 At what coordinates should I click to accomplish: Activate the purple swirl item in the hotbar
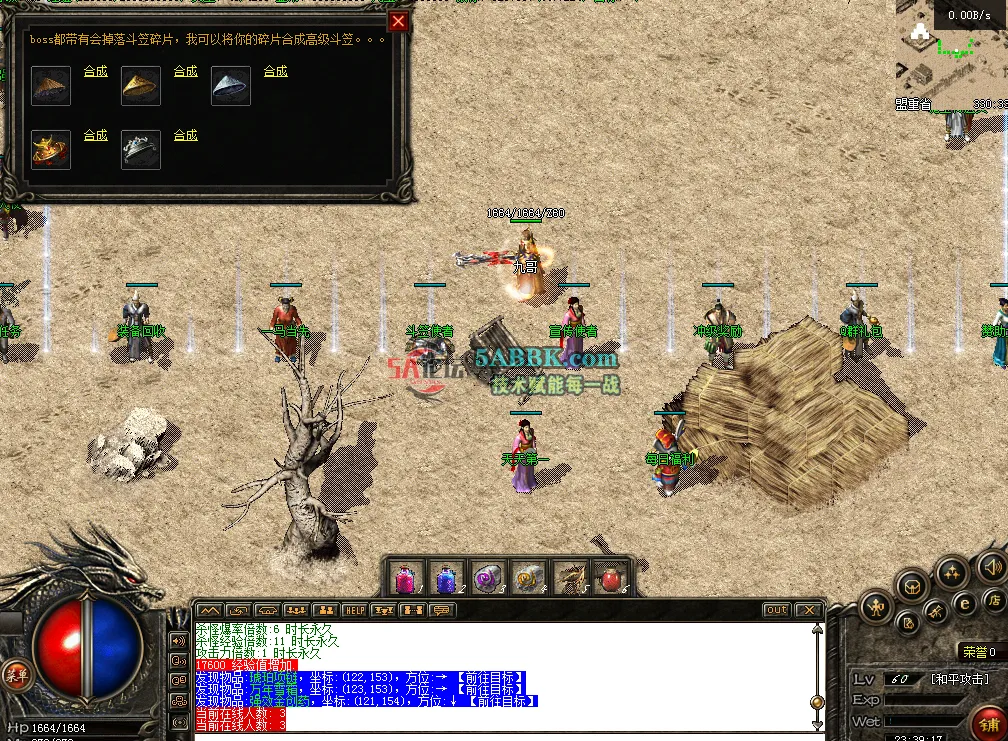485,579
